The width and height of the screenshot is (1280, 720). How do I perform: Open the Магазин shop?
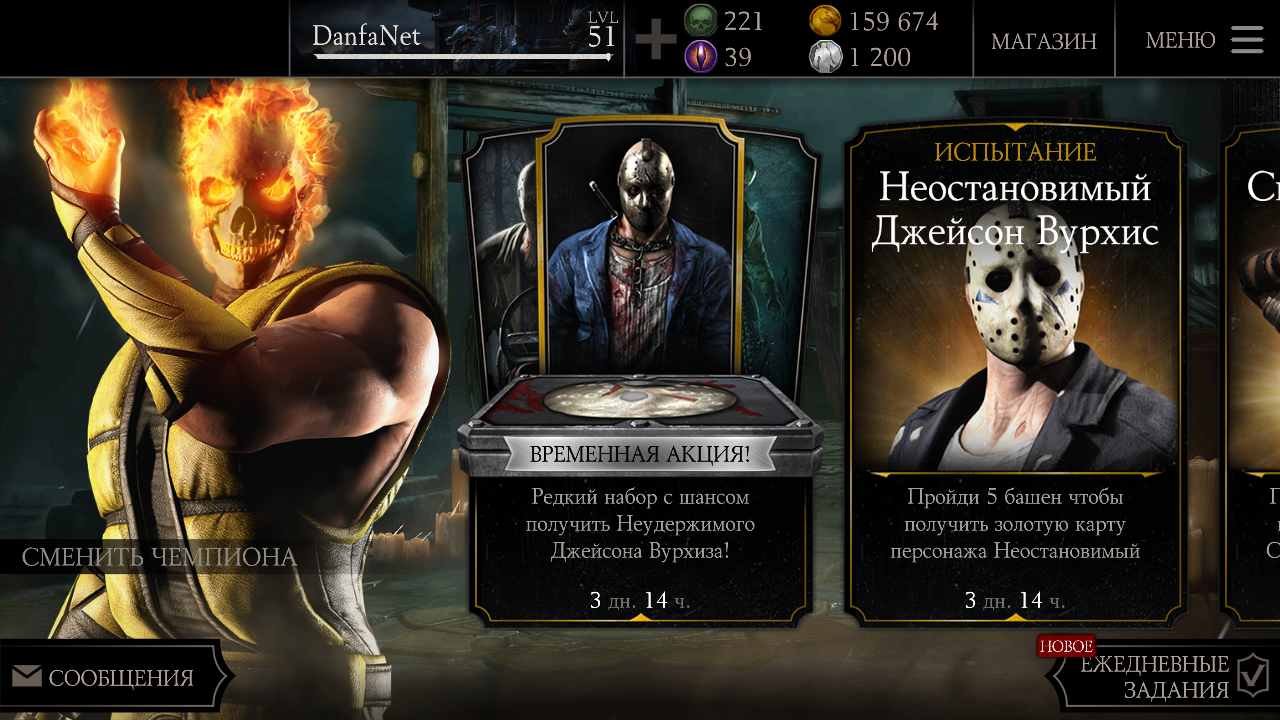1043,41
